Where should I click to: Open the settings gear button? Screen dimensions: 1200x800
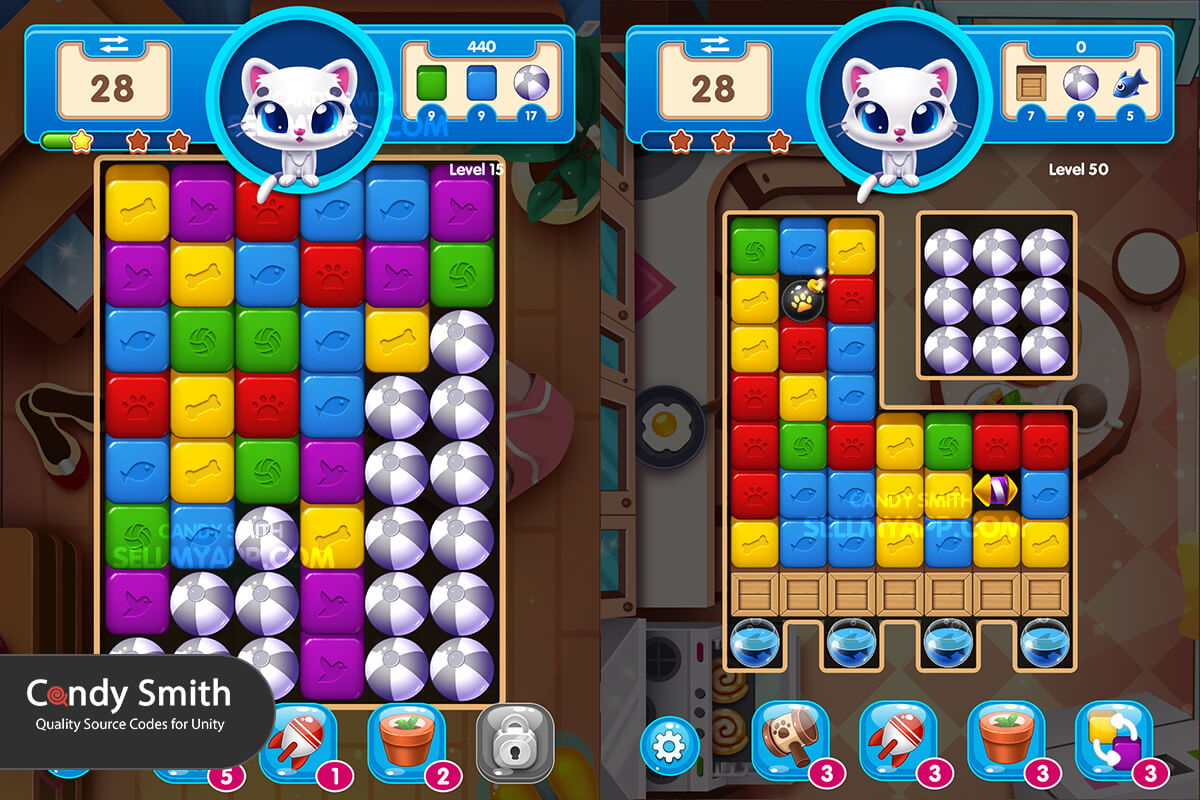coord(670,745)
